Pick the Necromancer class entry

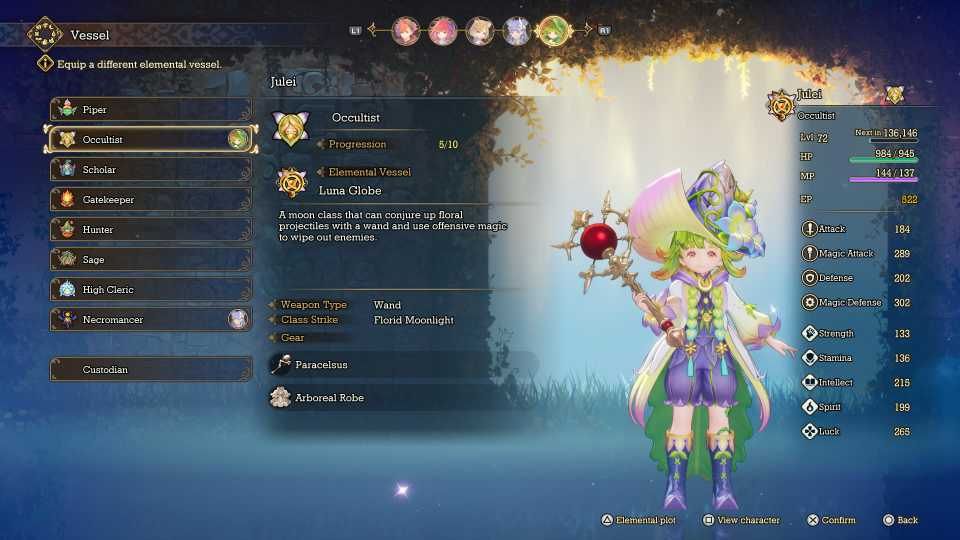point(150,319)
